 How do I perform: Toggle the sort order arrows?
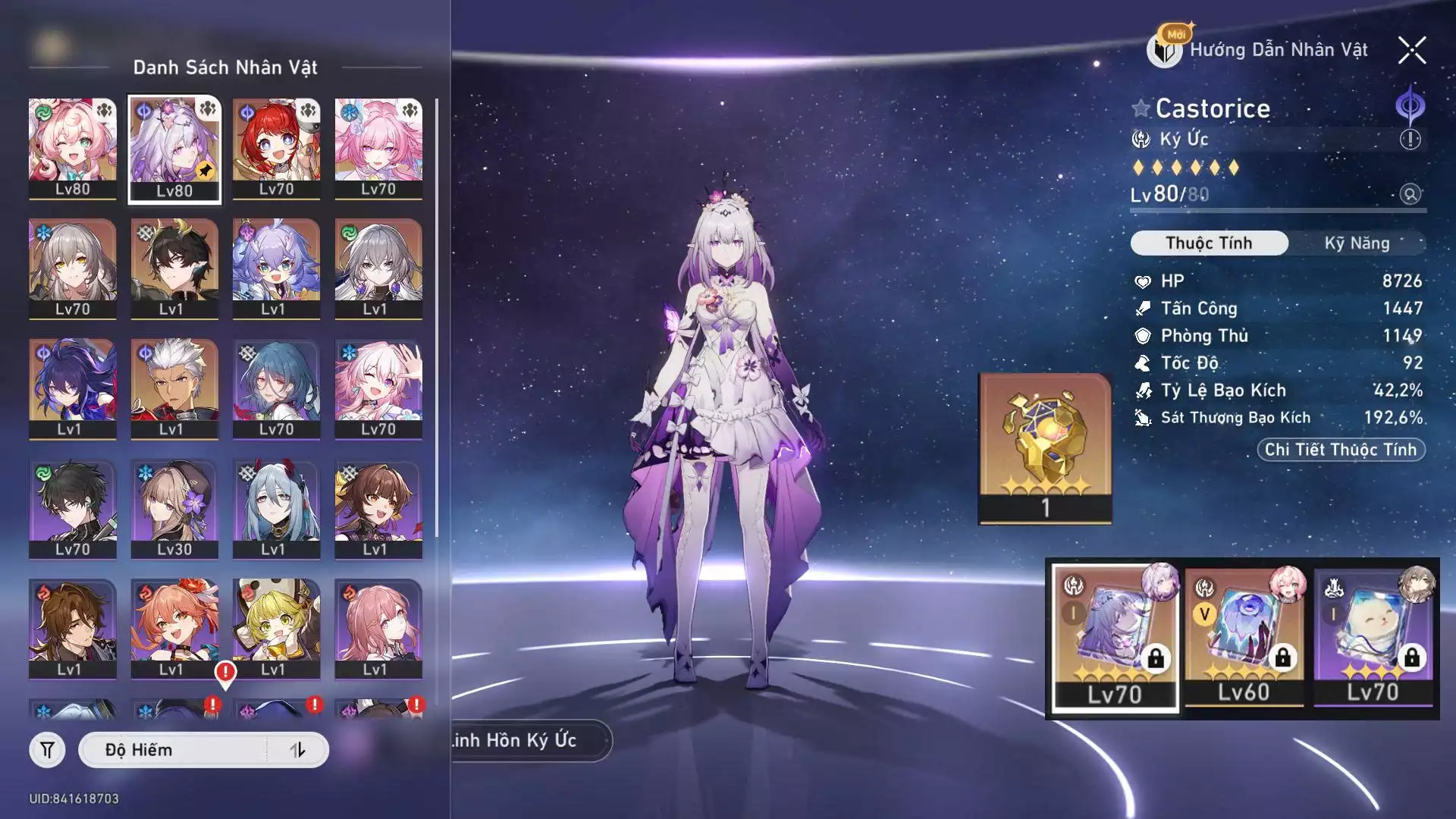point(298,750)
